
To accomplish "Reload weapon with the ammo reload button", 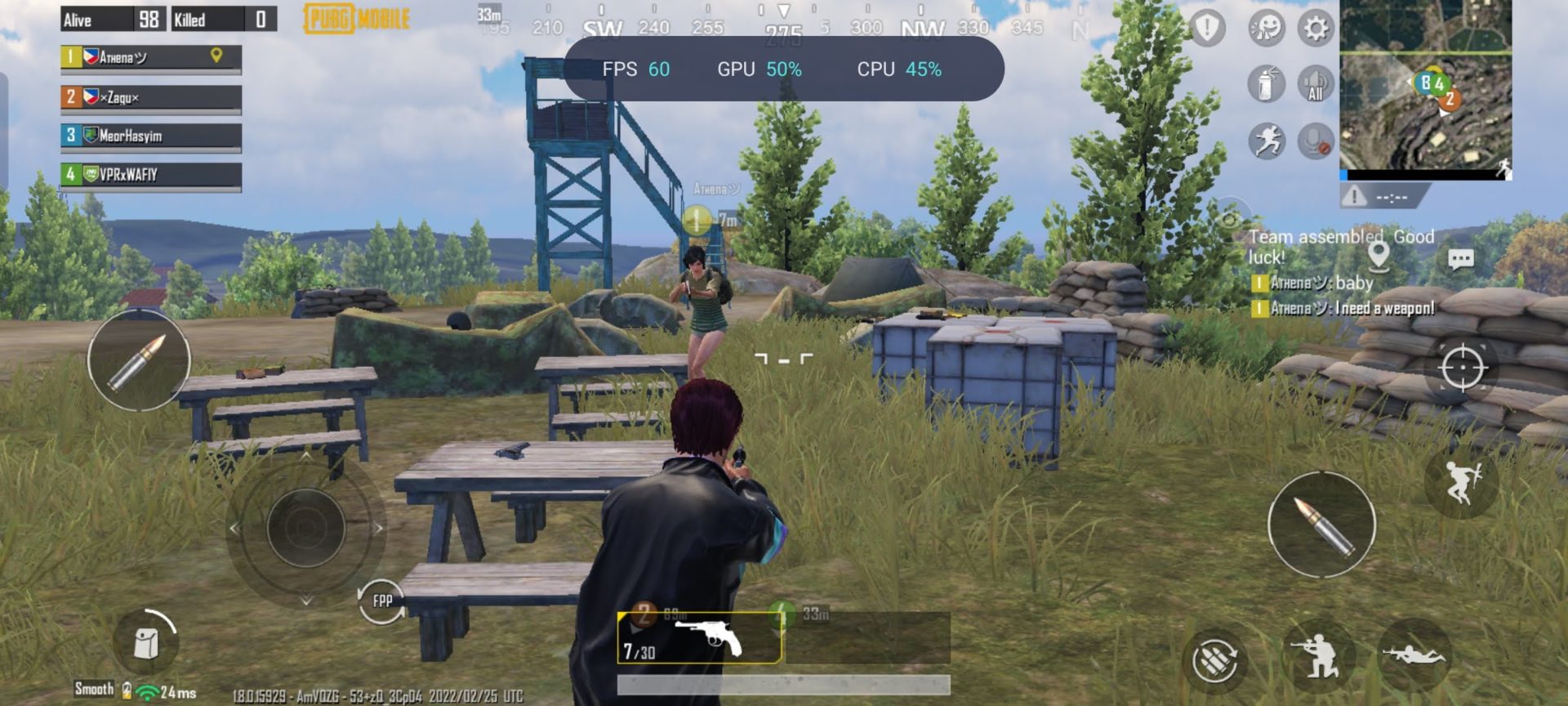I will (x=1214, y=659).
